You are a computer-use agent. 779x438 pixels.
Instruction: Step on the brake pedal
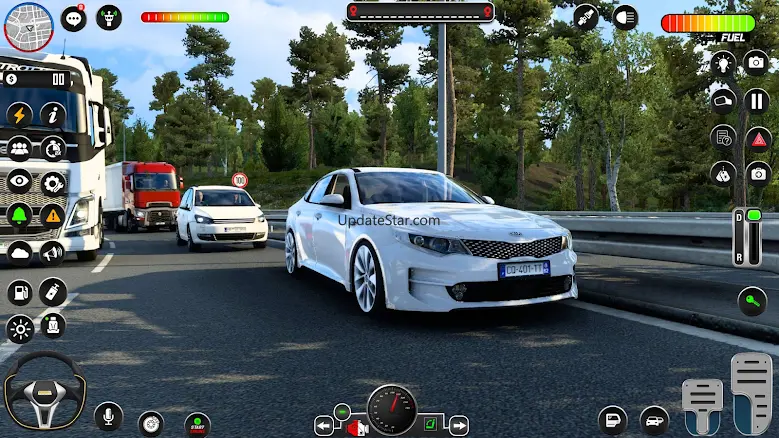(x=702, y=404)
